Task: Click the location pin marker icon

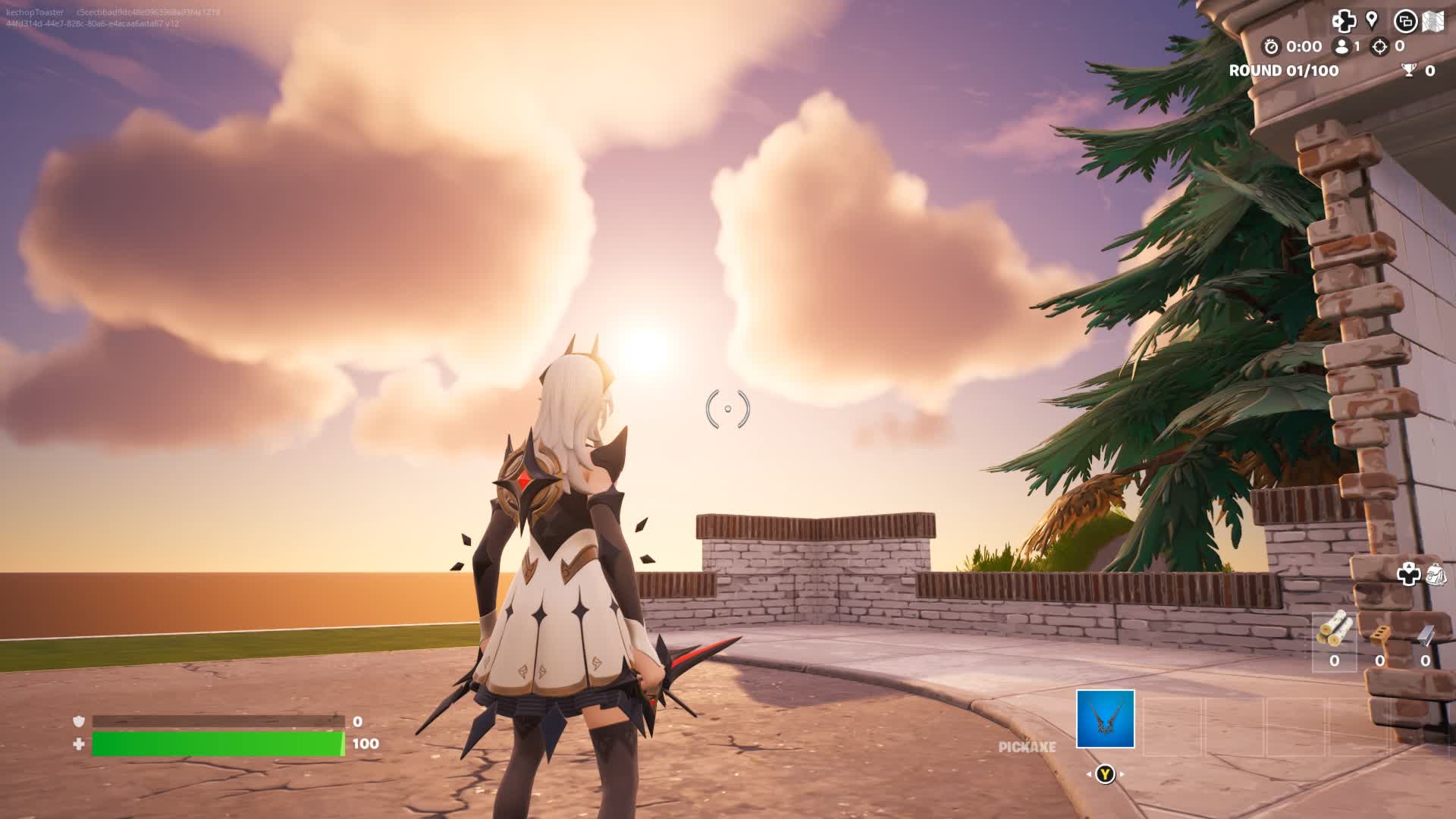Action: 1372,20
